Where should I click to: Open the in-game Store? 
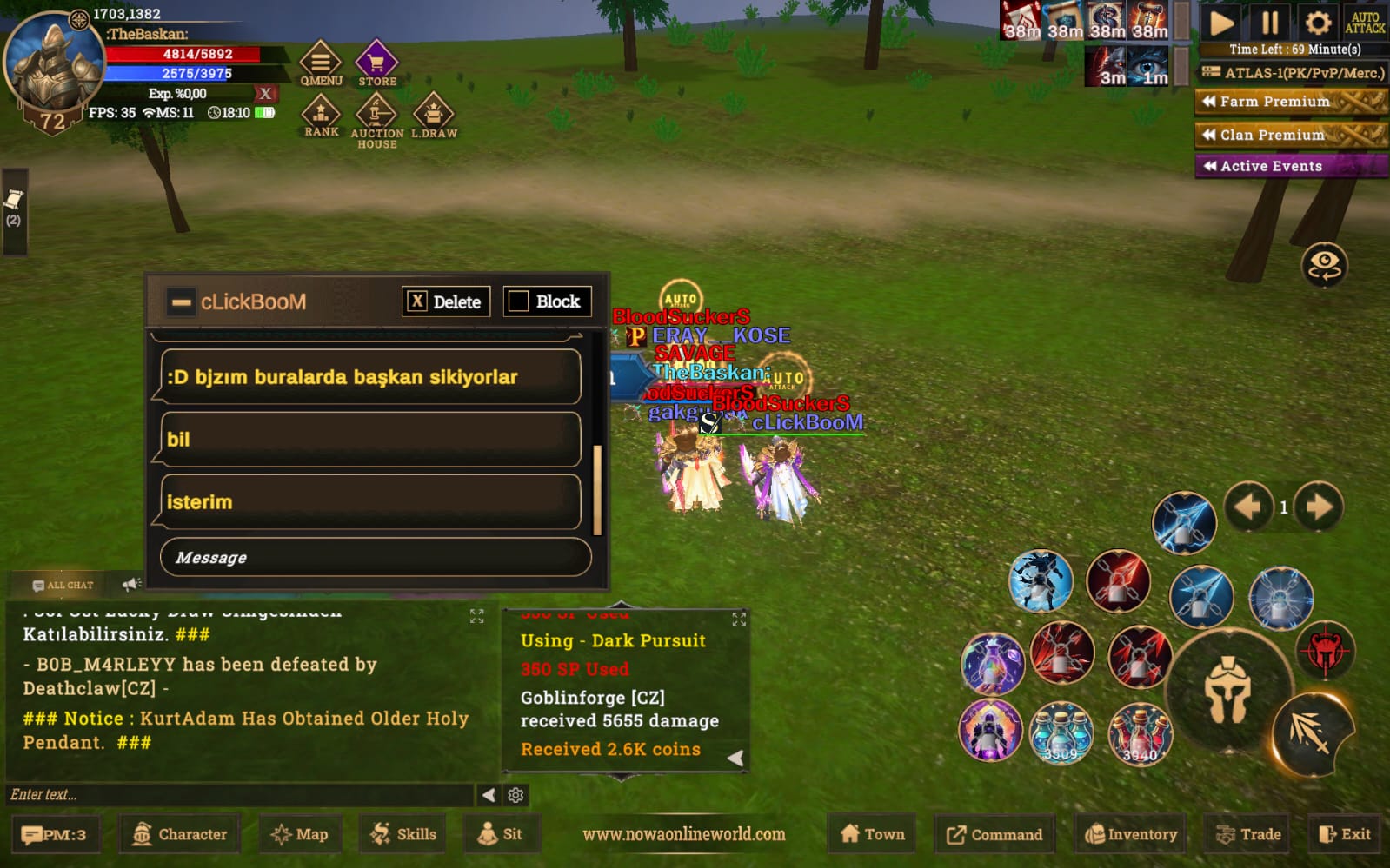pyautogui.click(x=376, y=63)
